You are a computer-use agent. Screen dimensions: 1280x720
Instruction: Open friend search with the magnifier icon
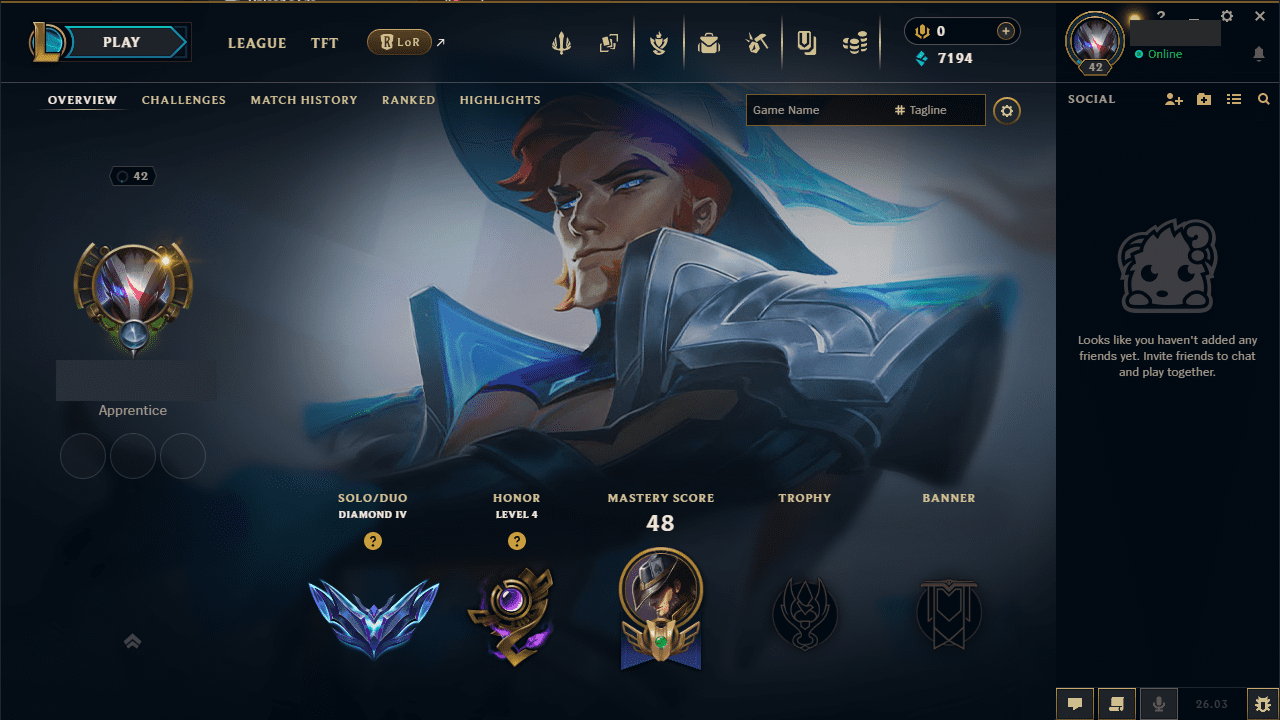[x=1264, y=99]
